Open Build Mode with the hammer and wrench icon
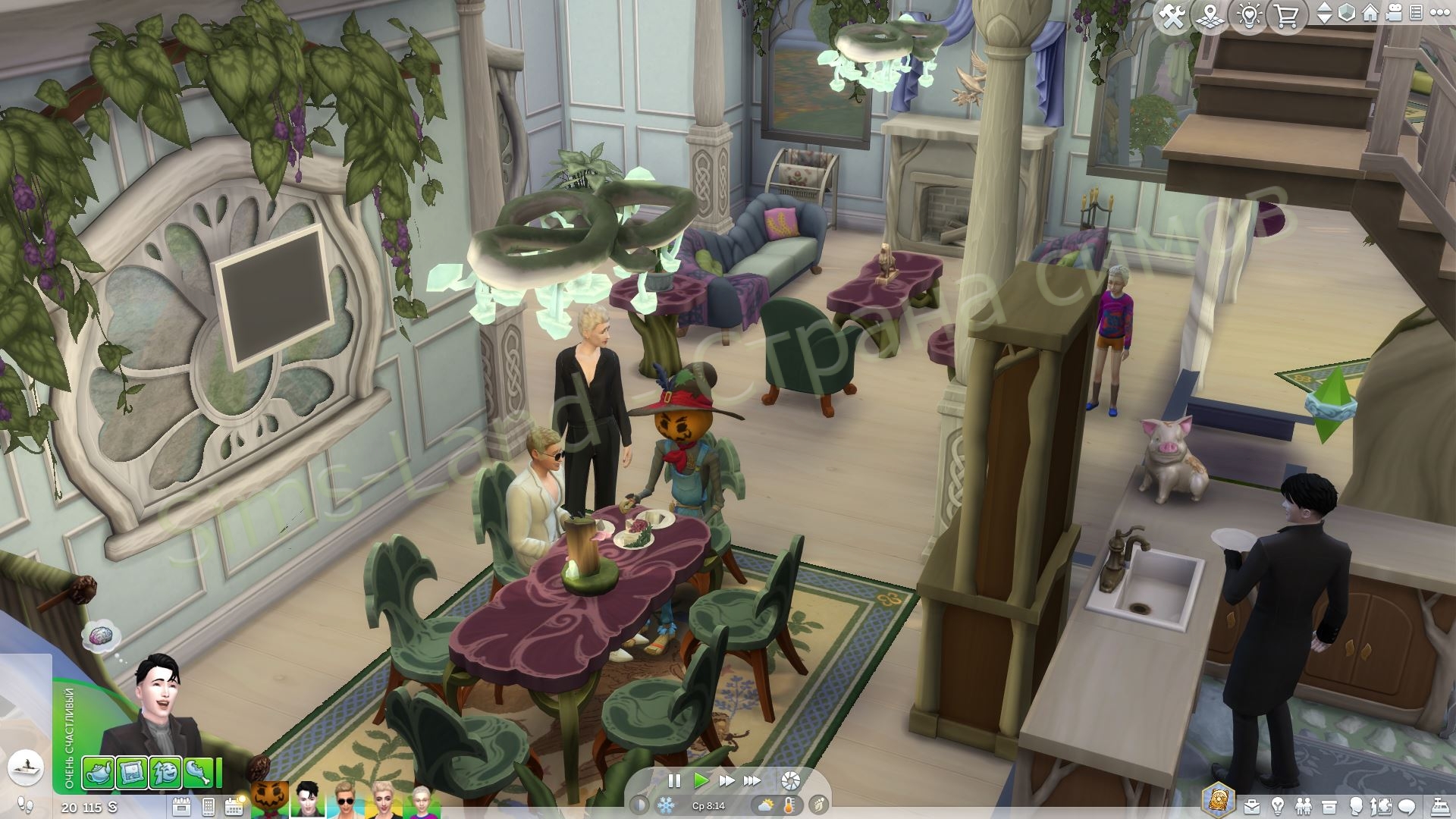This screenshot has height=819, width=1456. click(x=1171, y=14)
